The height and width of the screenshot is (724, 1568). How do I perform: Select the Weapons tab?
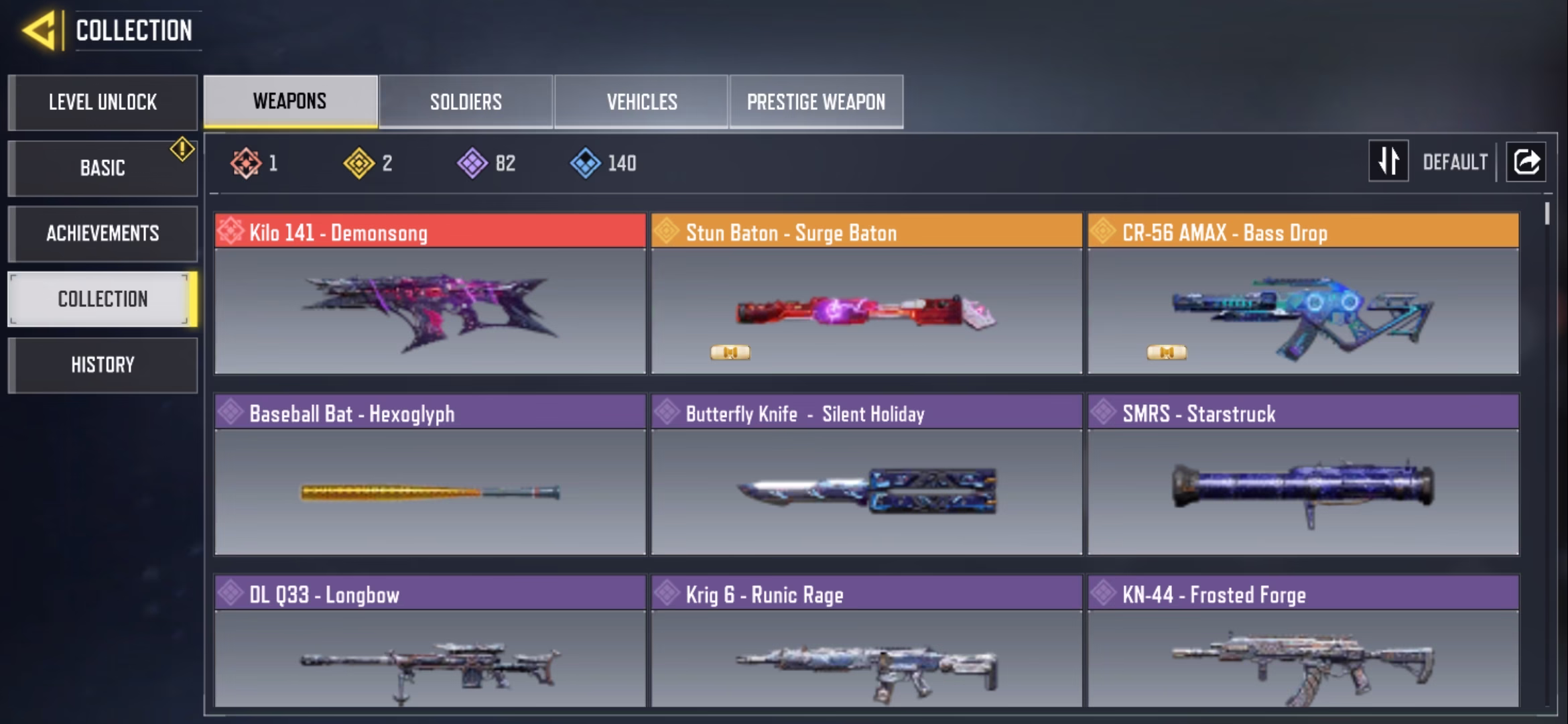(290, 101)
